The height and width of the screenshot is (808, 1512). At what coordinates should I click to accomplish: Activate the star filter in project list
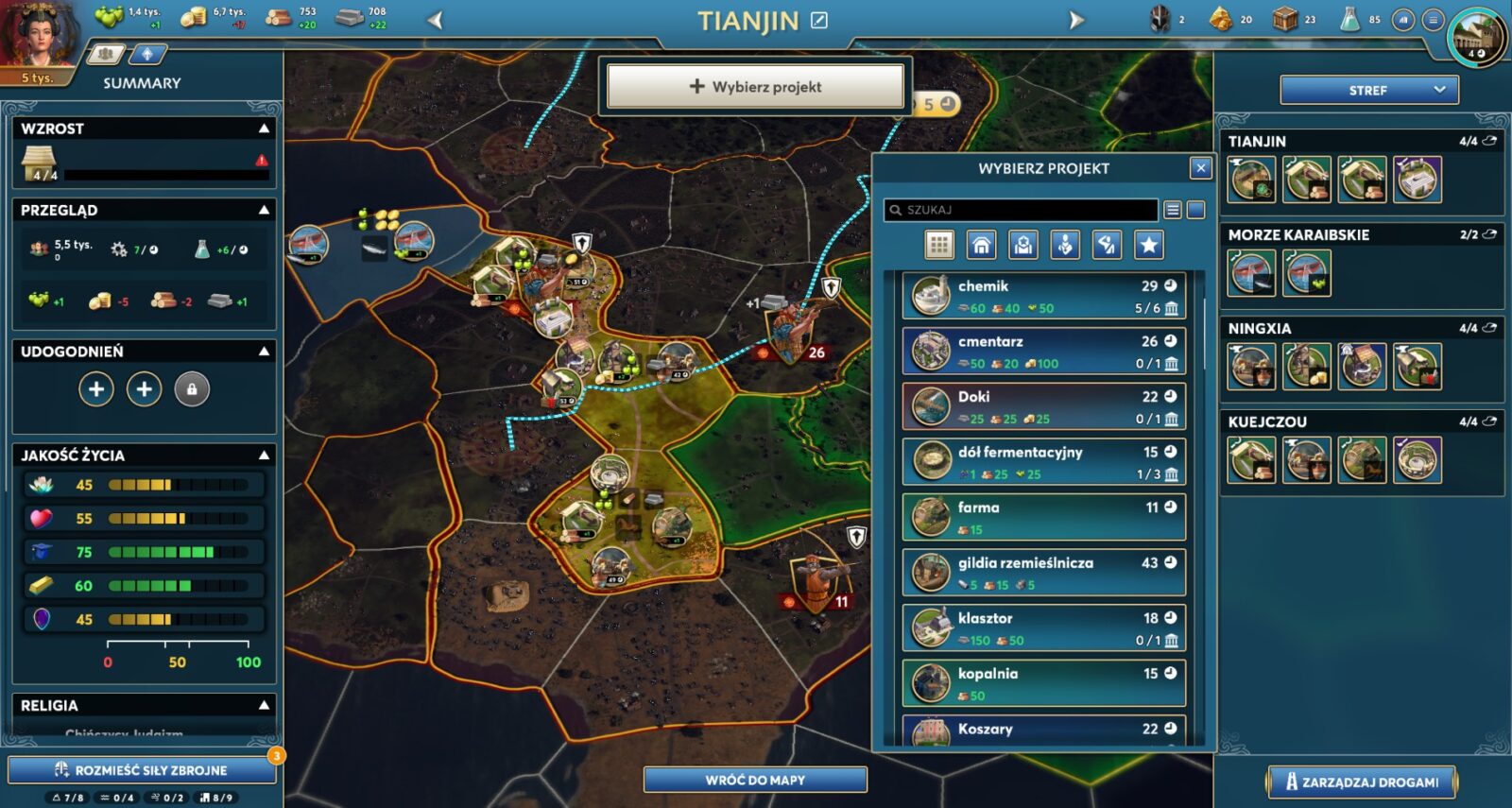point(1148,246)
